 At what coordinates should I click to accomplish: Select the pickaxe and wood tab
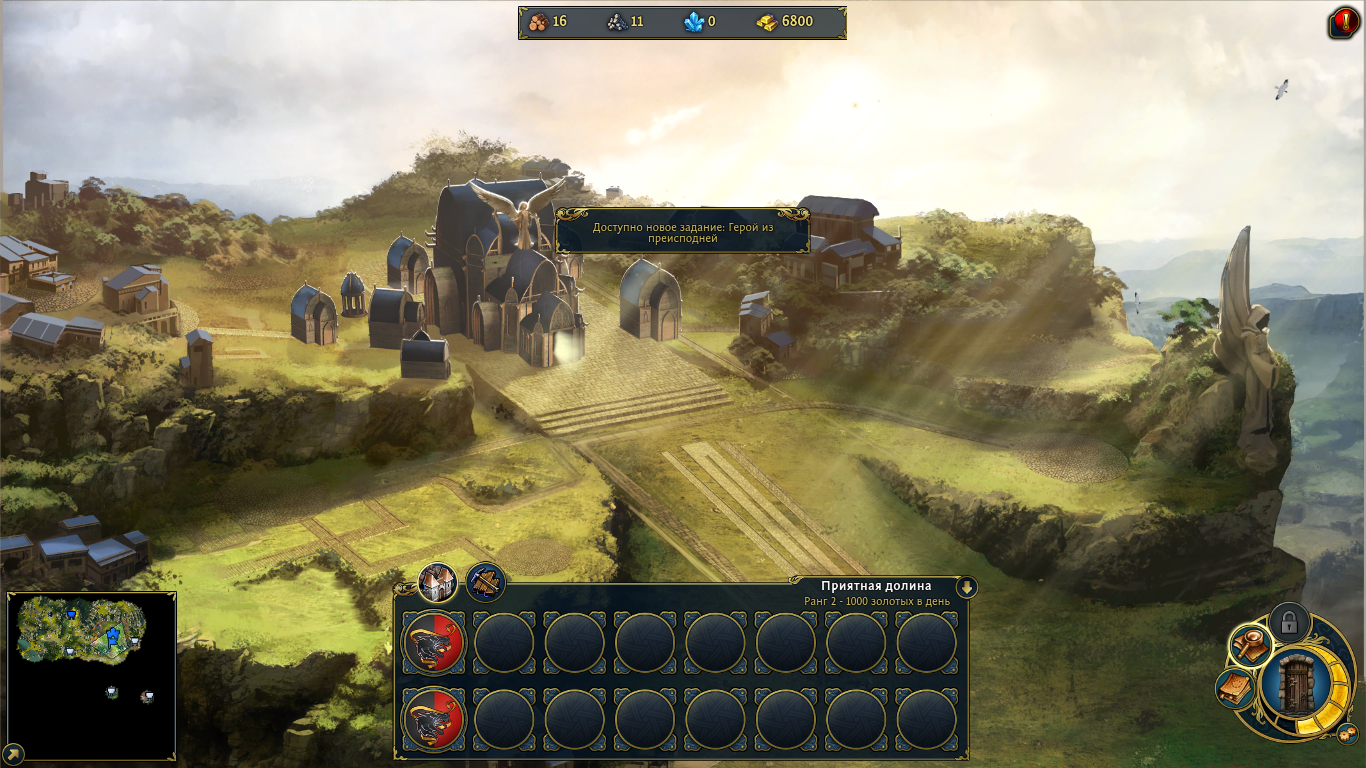point(486,581)
